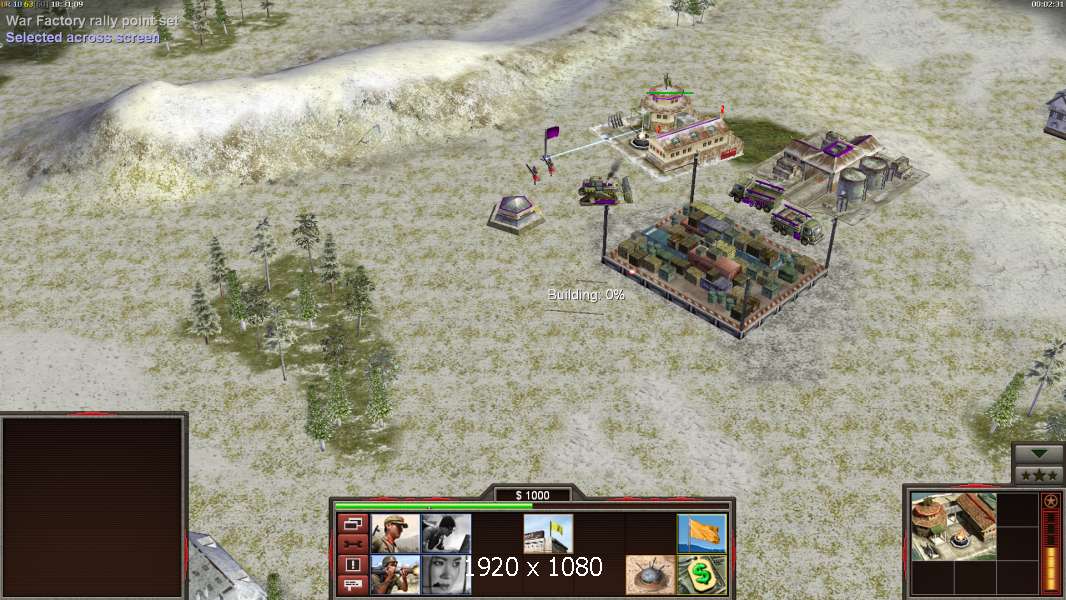This screenshot has width=1066, height=600.
Task: Train a Red Guard soldier
Action: pos(395,533)
